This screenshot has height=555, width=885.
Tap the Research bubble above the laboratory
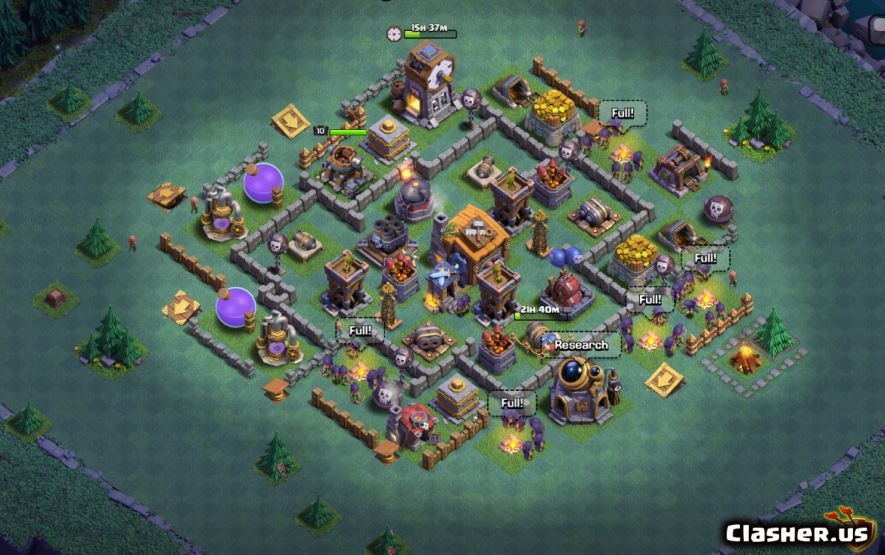tap(581, 345)
